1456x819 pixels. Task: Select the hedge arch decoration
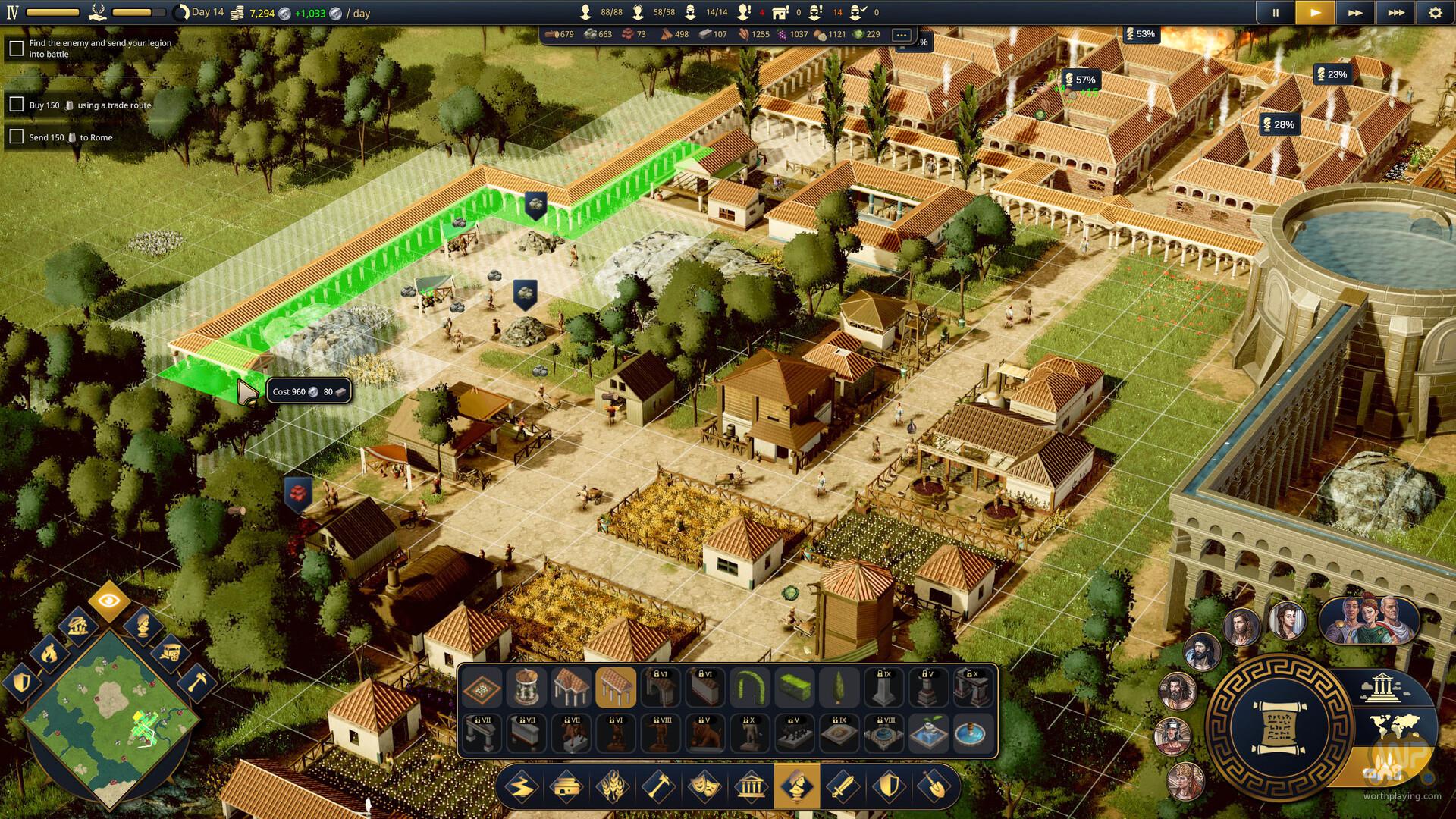(750, 688)
